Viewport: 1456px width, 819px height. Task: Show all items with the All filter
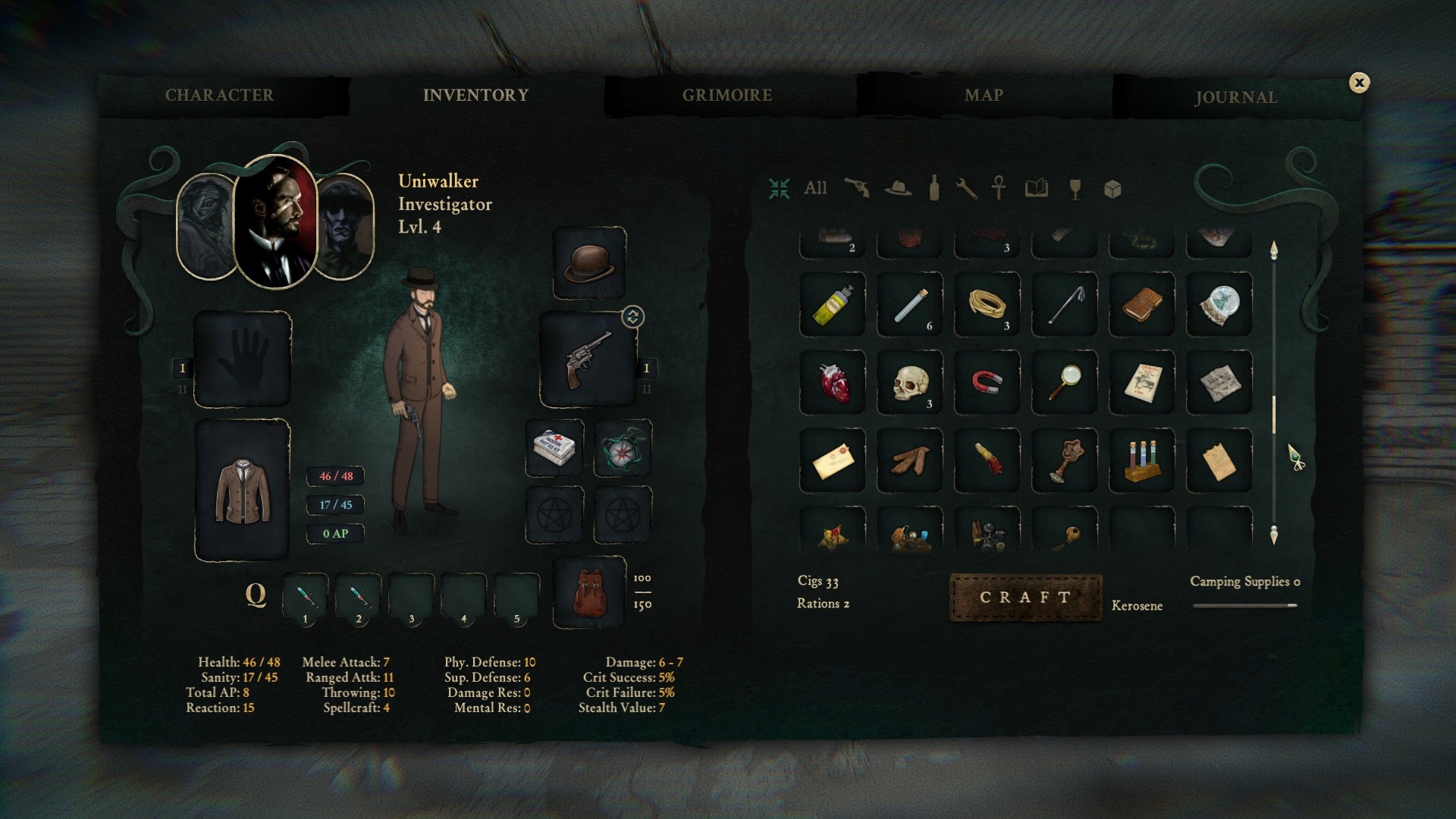coord(815,188)
